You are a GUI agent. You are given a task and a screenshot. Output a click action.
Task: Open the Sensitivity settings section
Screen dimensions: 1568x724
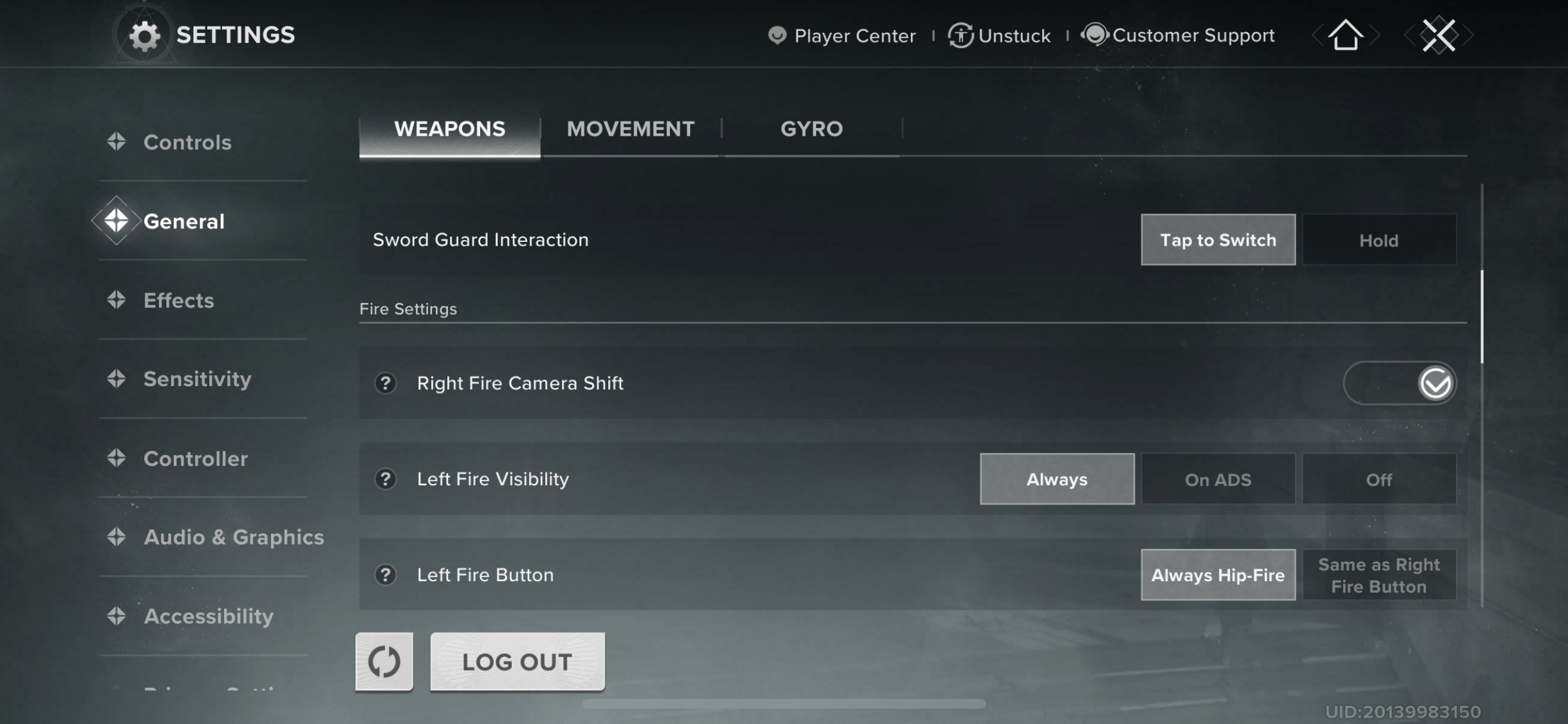coord(198,378)
